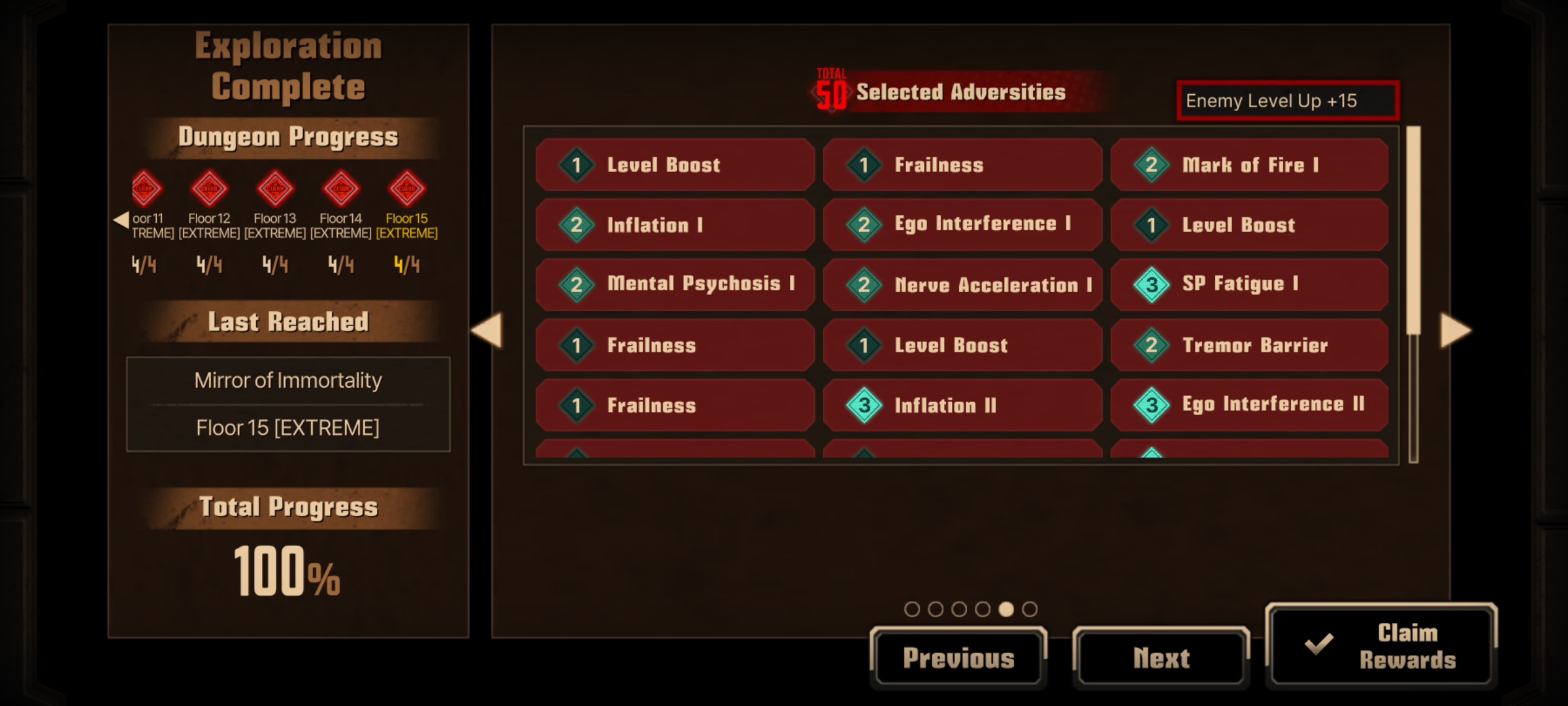Select the Mark of Fire I adversity
The width and height of the screenshot is (1568, 706).
(1249, 165)
